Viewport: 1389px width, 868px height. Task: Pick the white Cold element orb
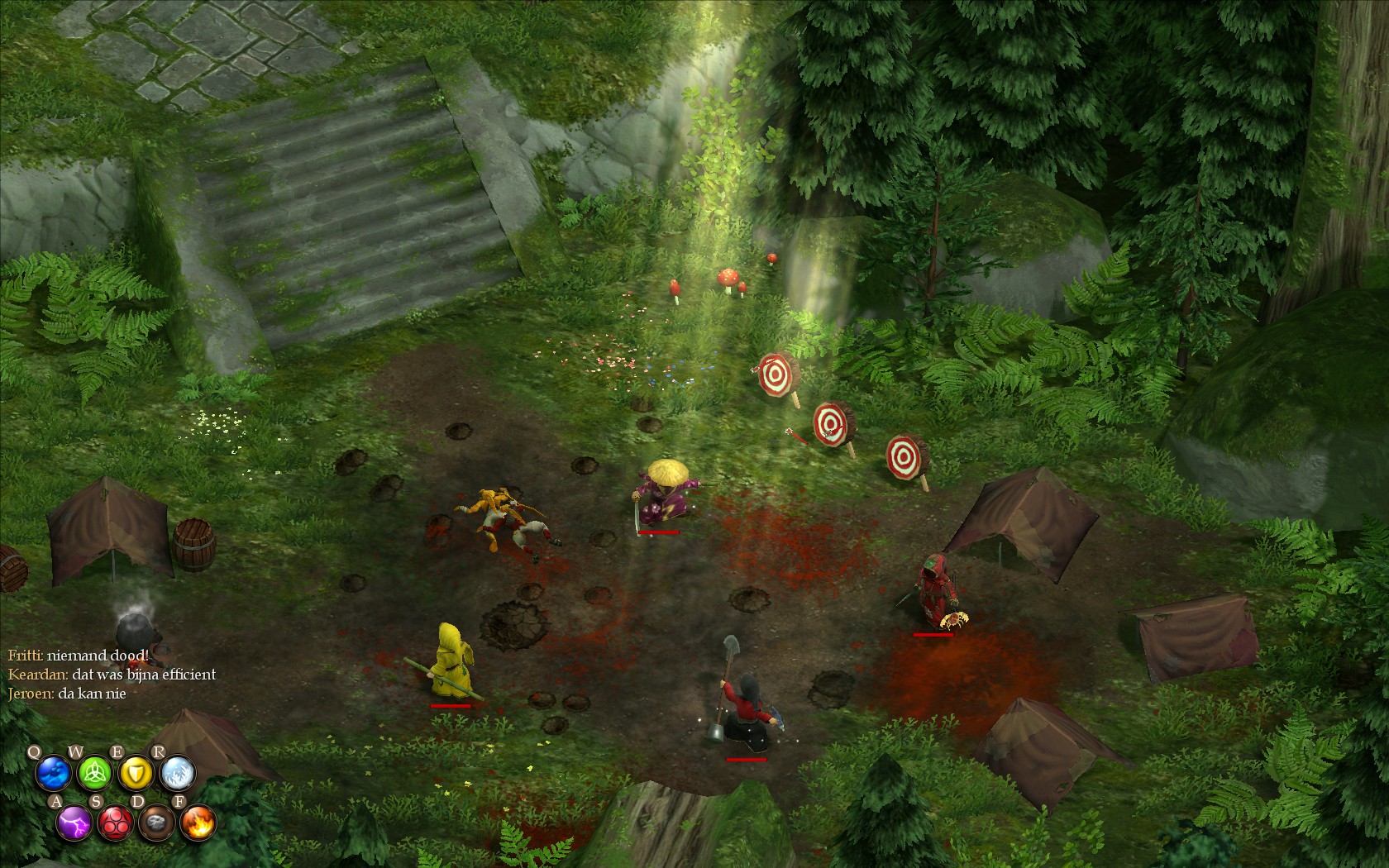point(177,775)
